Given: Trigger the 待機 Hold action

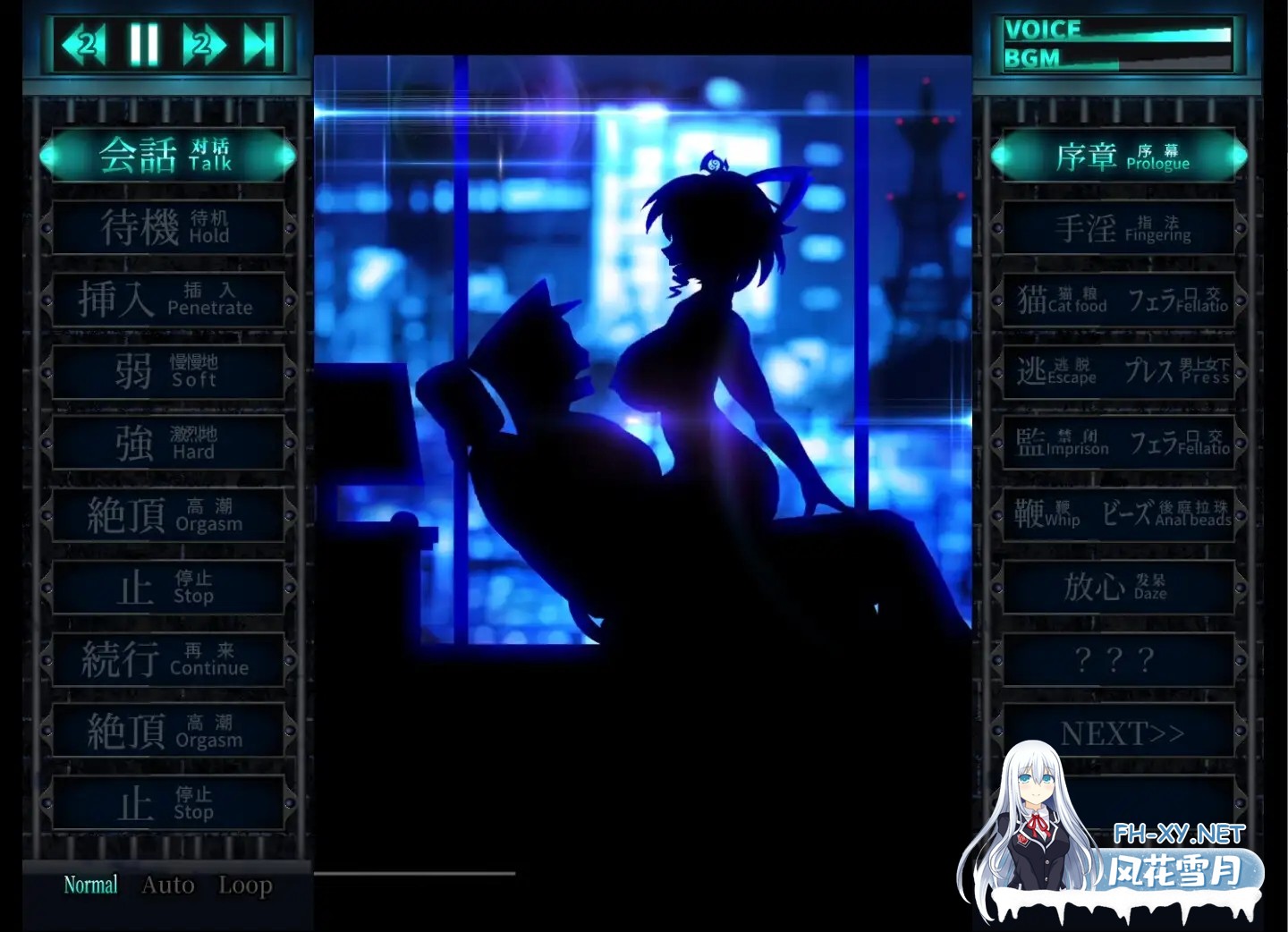Looking at the screenshot, I should 167,227.
